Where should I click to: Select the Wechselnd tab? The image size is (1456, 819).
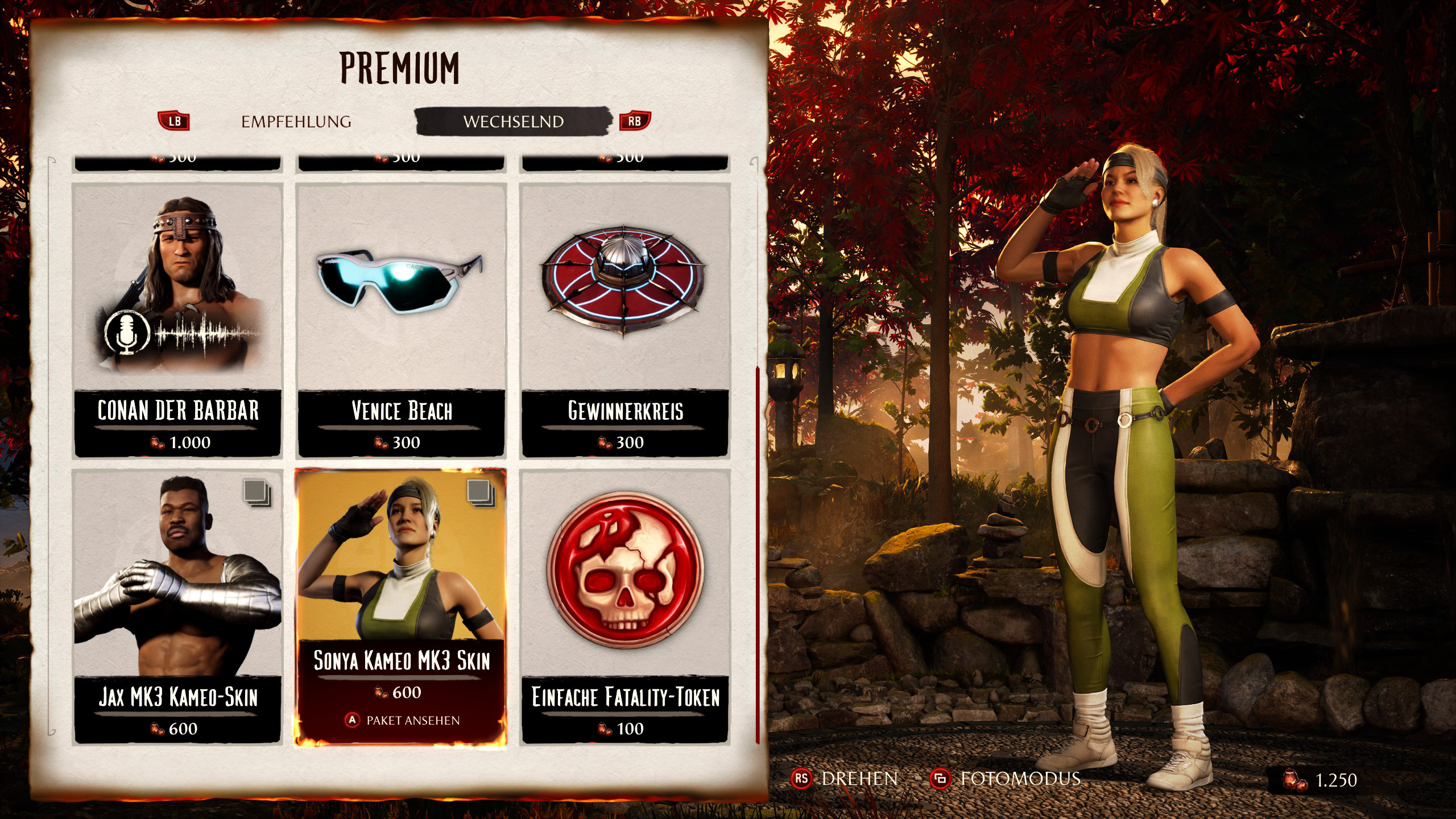(x=513, y=122)
